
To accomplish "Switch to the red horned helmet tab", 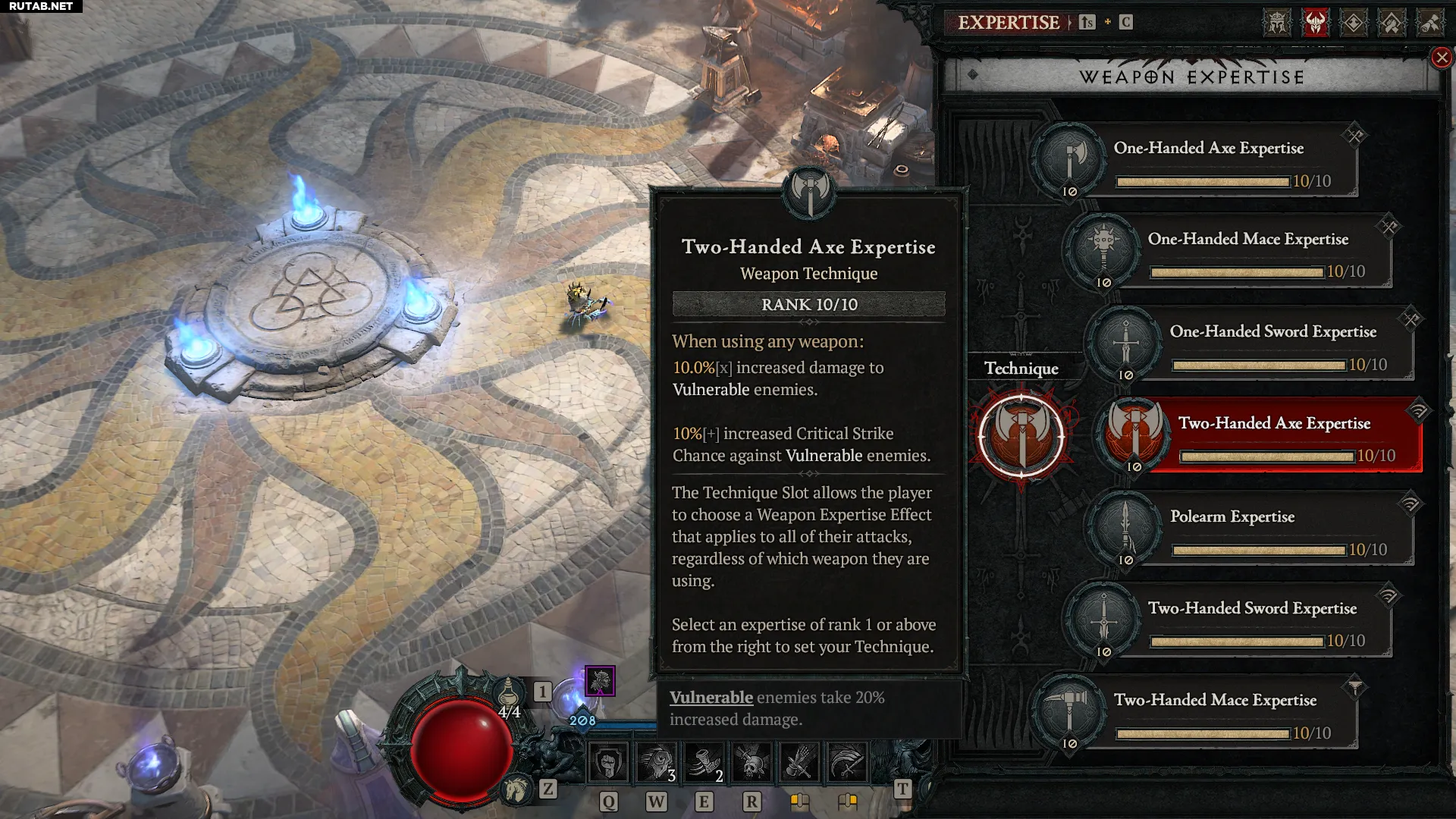I will pyautogui.click(x=1315, y=23).
